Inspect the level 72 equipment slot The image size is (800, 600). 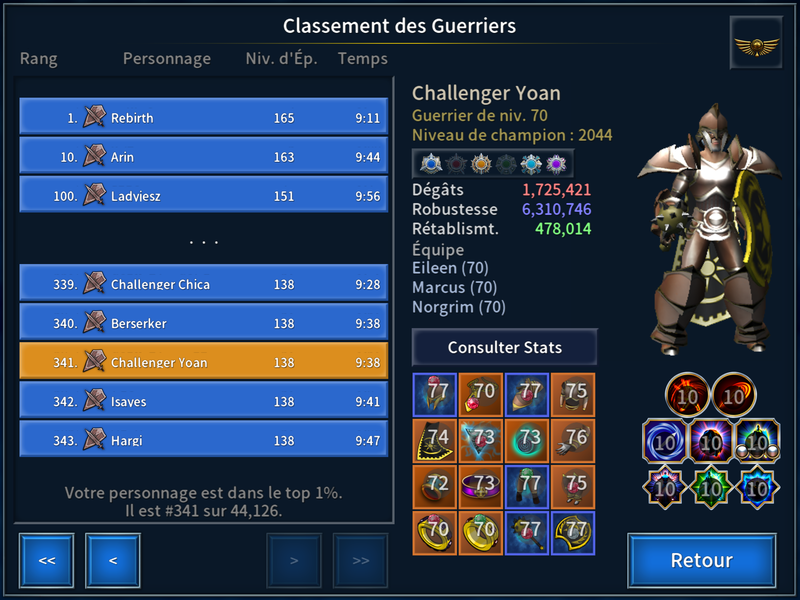tap(436, 486)
